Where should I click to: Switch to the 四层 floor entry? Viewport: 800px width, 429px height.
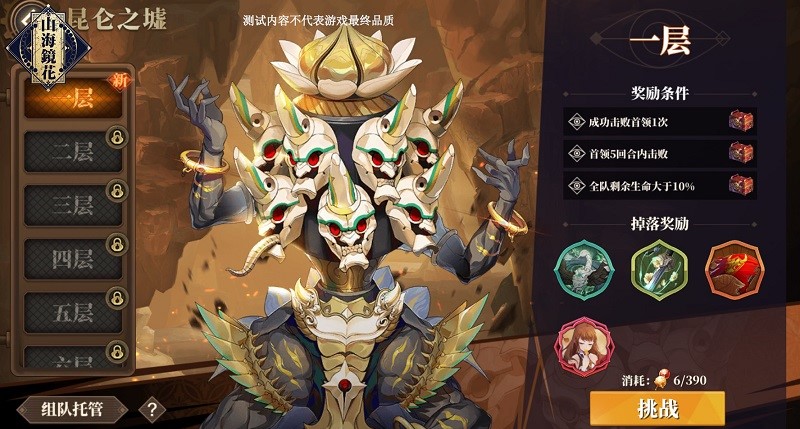point(72,259)
